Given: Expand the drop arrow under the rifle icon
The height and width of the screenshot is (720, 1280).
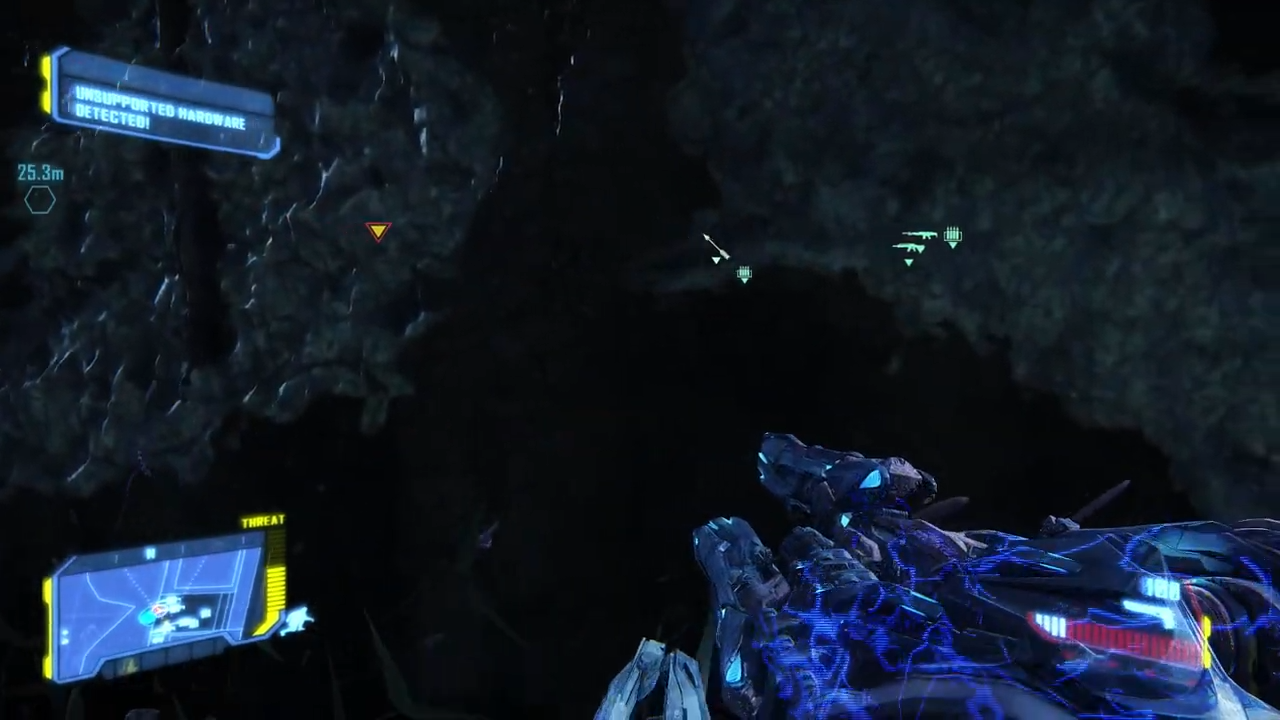Looking at the screenshot, I should [x=909, y=261].
